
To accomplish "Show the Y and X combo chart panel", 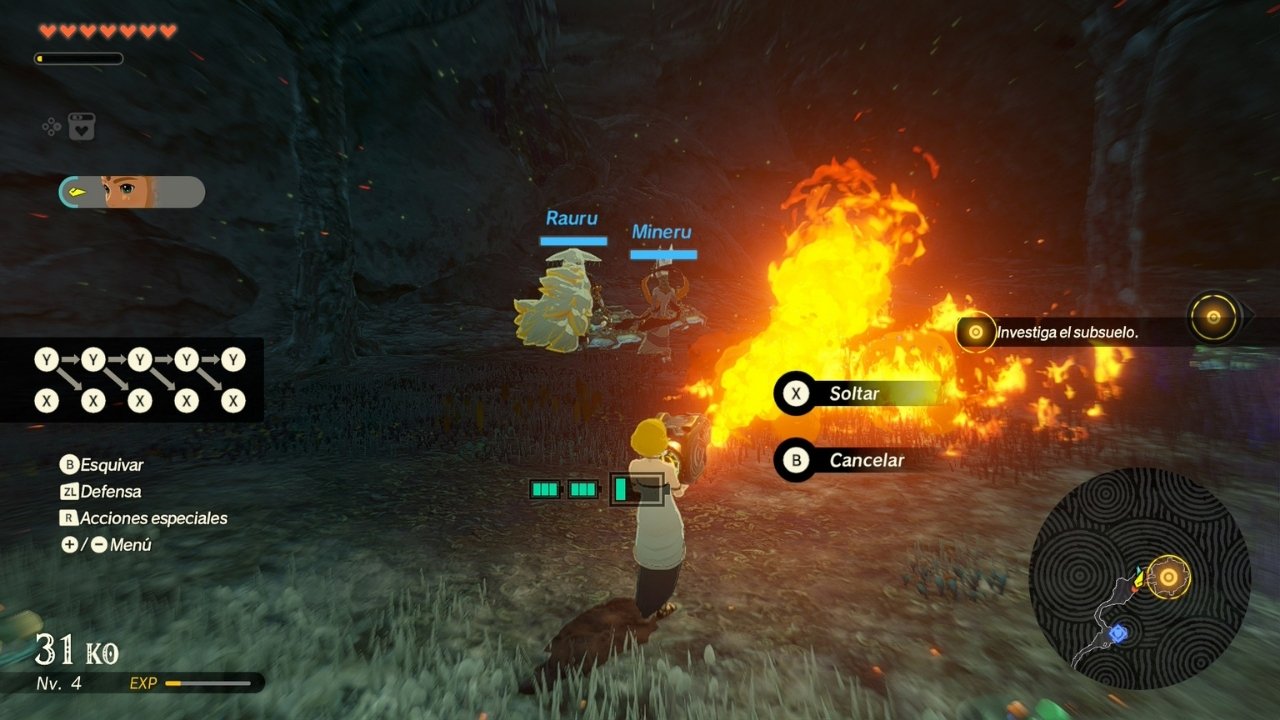I will point(132,380).
